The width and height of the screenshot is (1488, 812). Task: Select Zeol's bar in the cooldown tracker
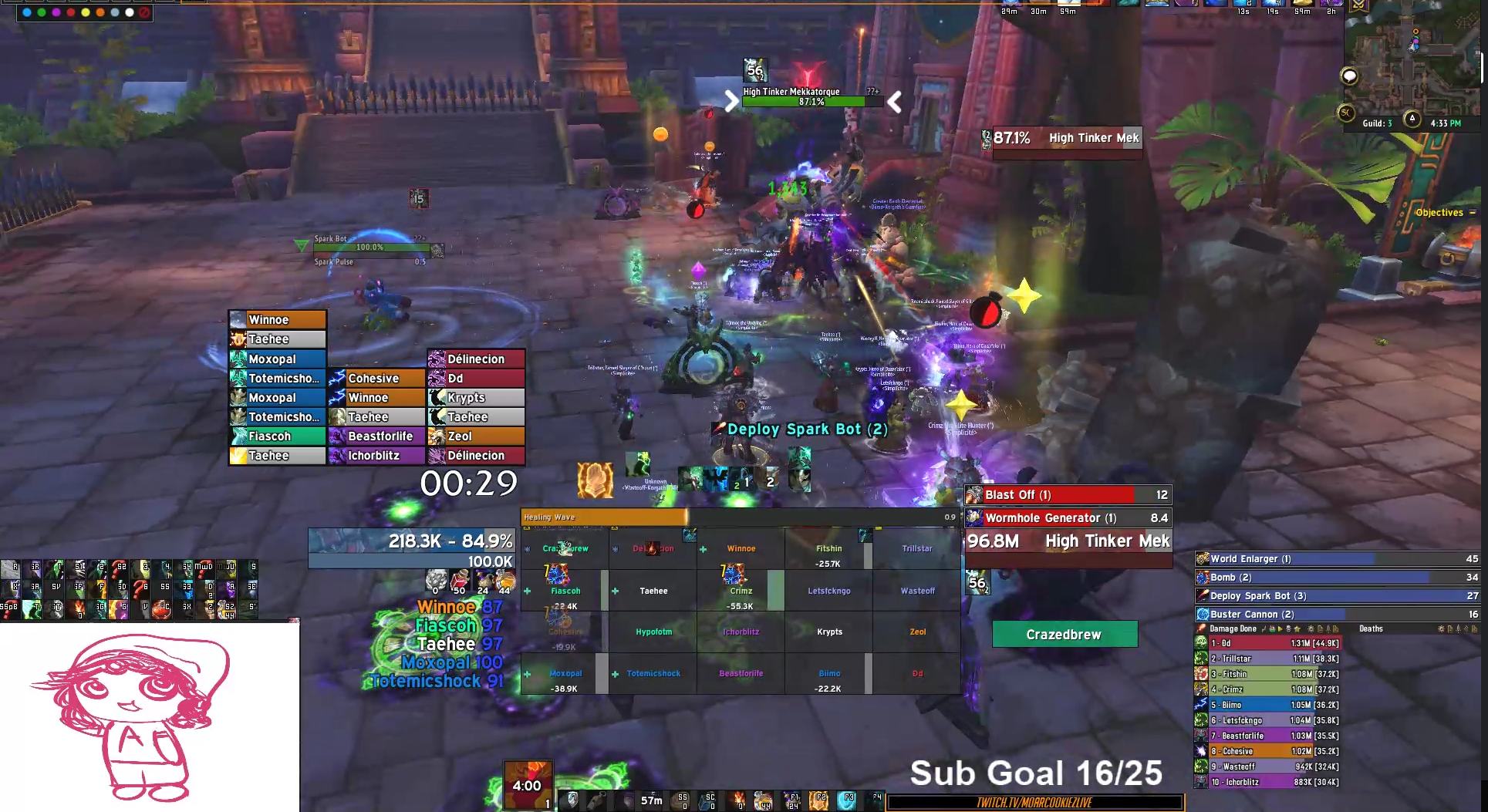click(x=476, y=436)
